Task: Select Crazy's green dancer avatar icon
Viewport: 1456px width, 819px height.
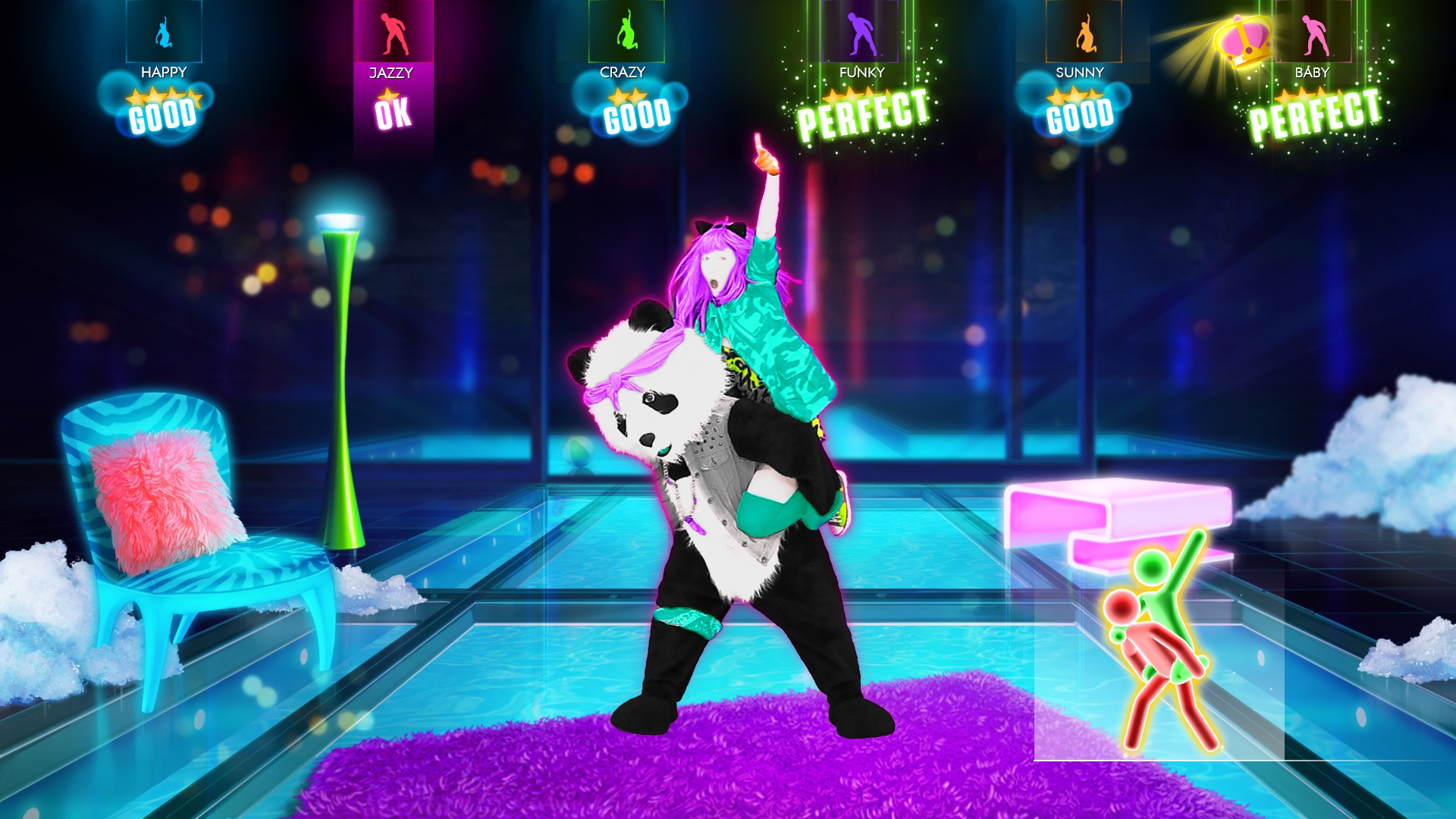Action: 626,32
